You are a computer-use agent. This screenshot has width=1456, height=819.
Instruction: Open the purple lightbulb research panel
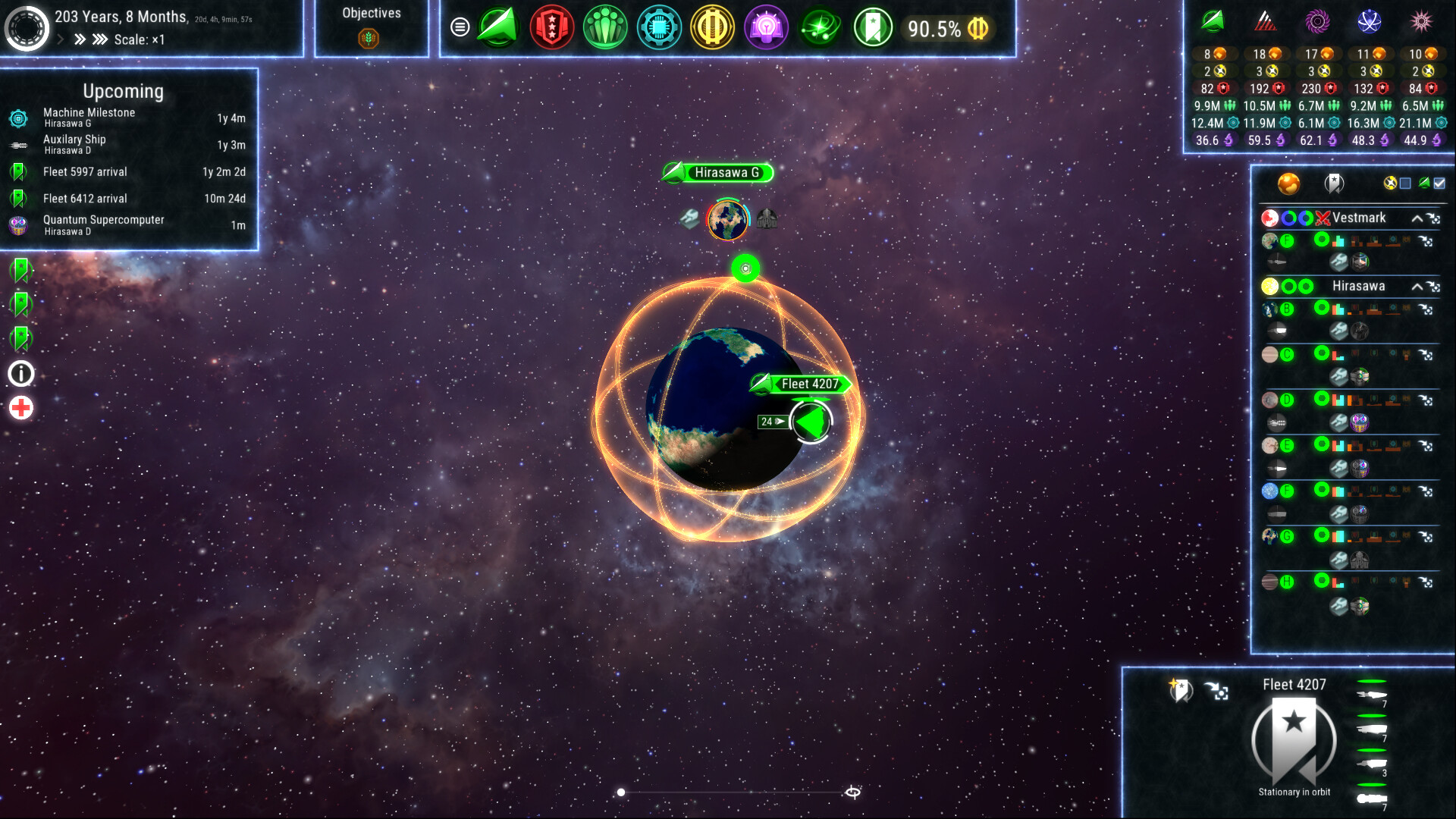(x=766, y=27)
